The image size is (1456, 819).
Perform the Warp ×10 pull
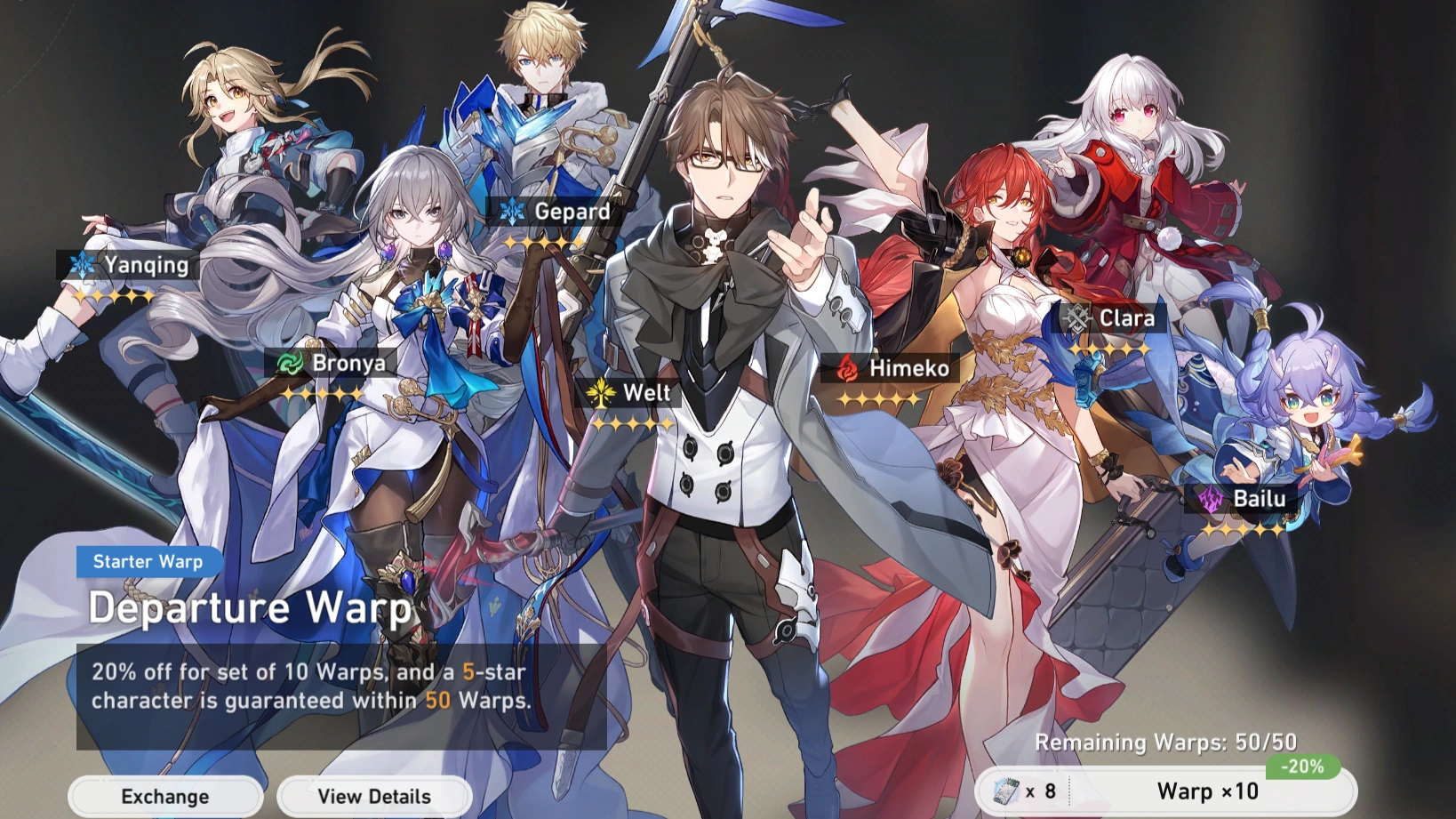click(x=1206, y=791)
